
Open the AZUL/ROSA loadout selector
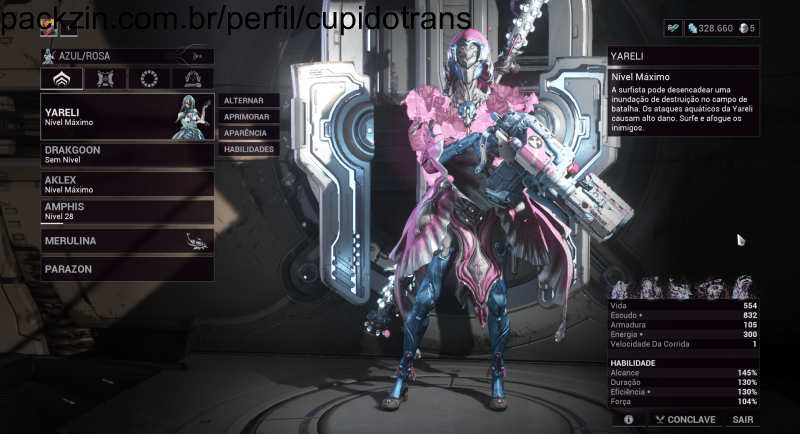pyautogui.click(x=127, y=56)
